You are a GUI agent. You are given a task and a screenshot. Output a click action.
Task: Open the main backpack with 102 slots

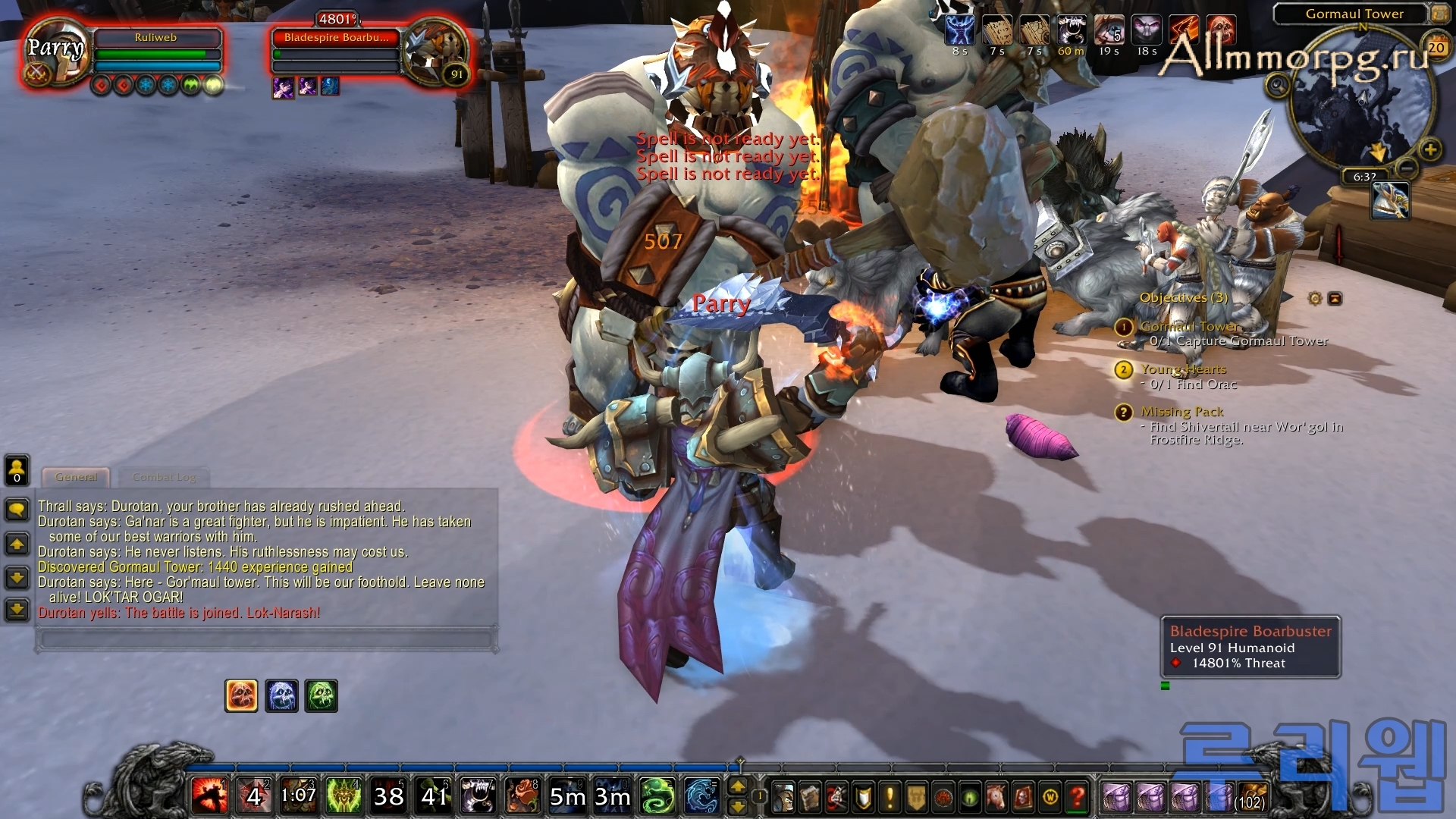[1251, 797]
